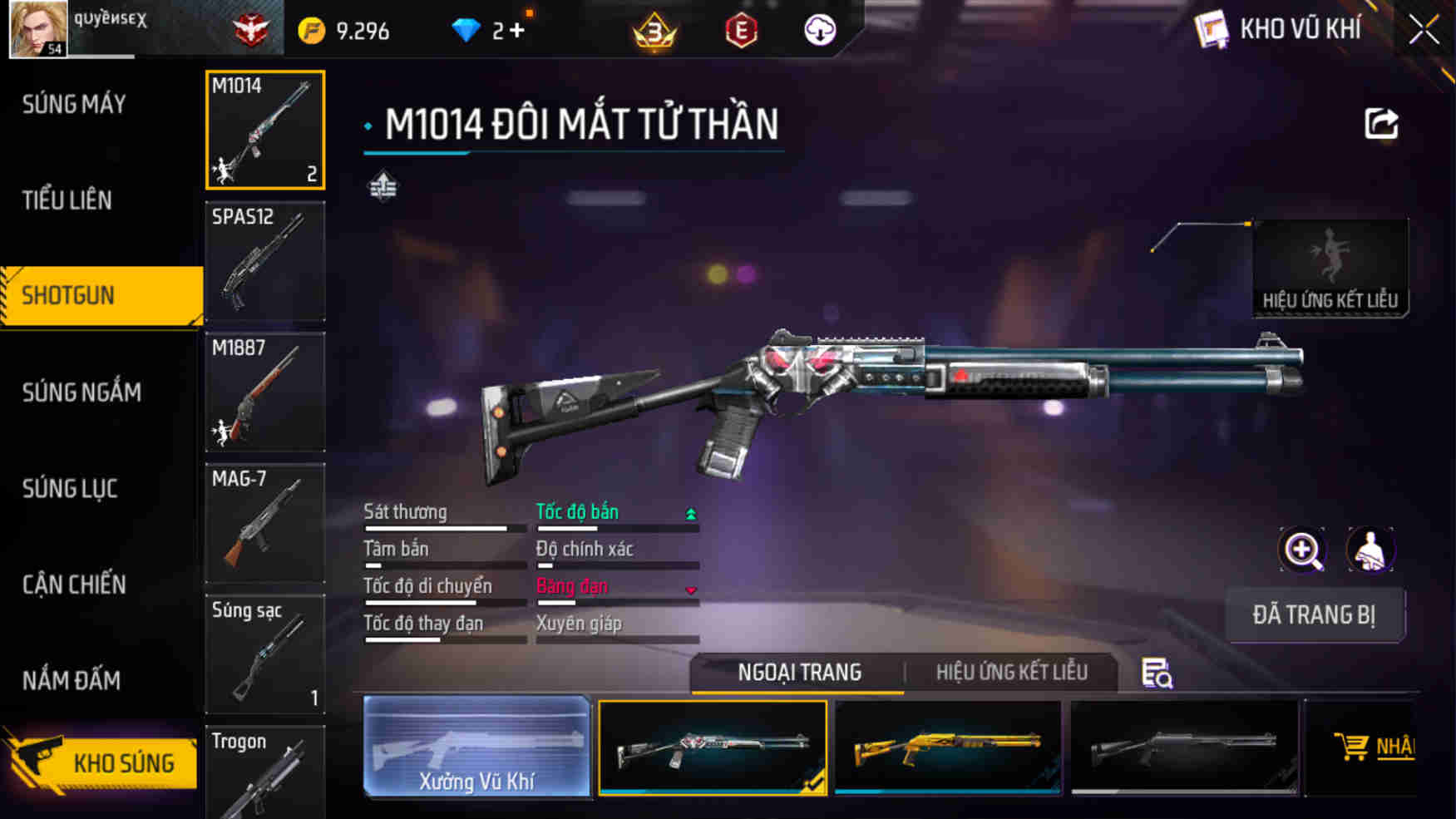Image resolution: width=1456 pixels, height=819 pixels.
Task: Click the Đã Trang Bị button
Action: pyautogui.click(x=1314, y=615)
